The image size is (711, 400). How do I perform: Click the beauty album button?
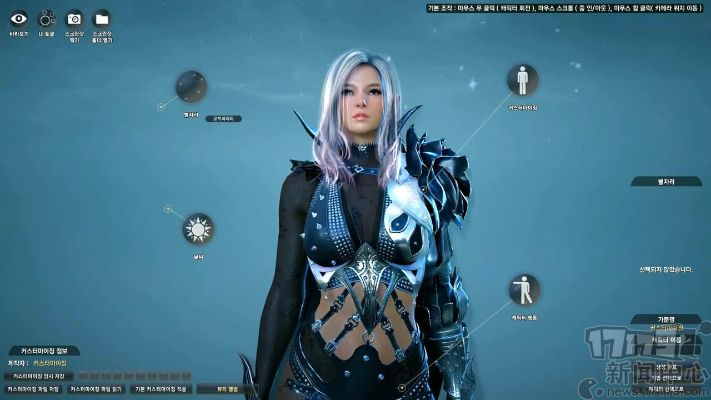coord(227,388)
